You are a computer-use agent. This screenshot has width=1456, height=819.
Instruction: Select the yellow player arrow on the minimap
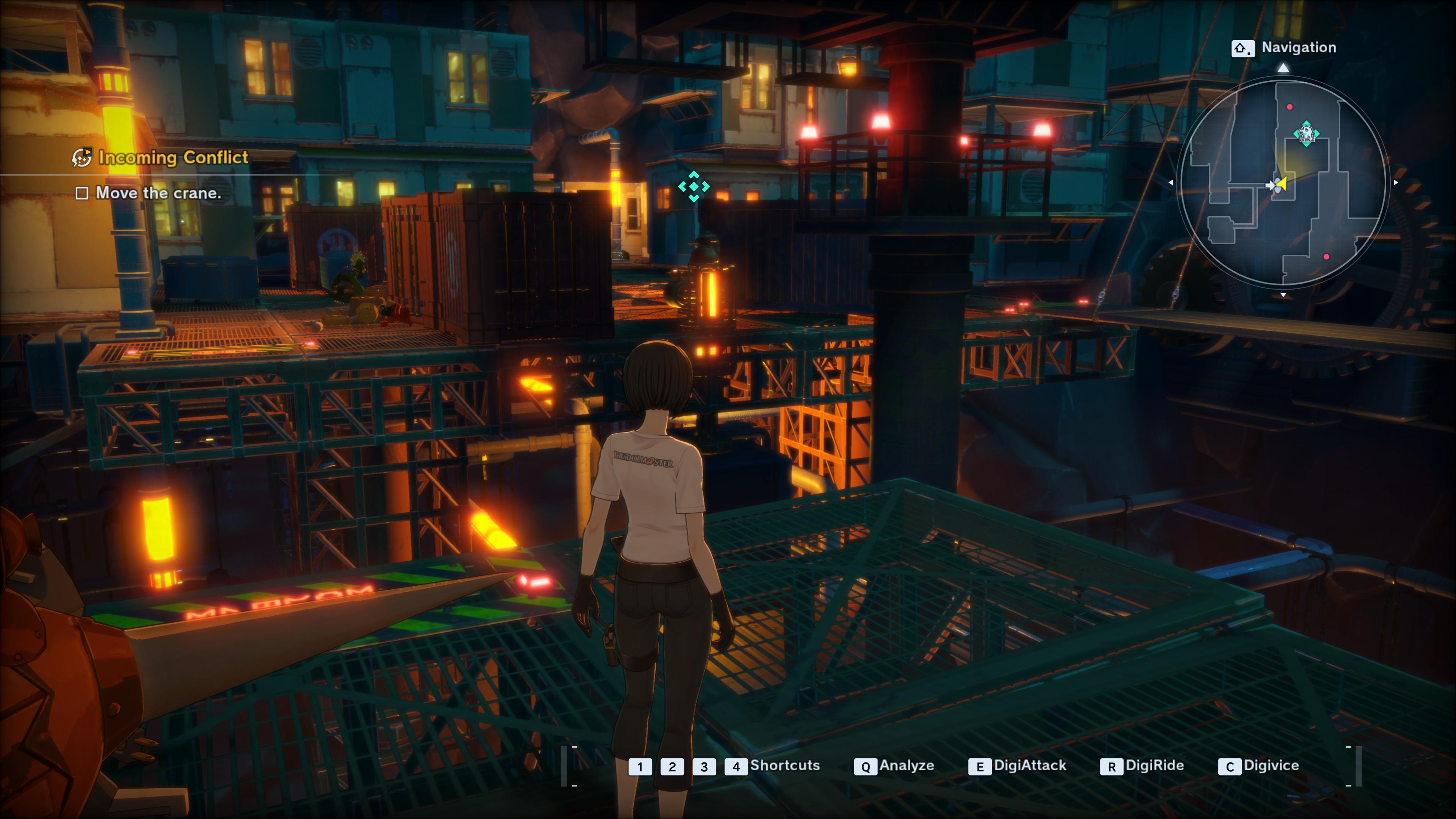(x=1282, y=184)
